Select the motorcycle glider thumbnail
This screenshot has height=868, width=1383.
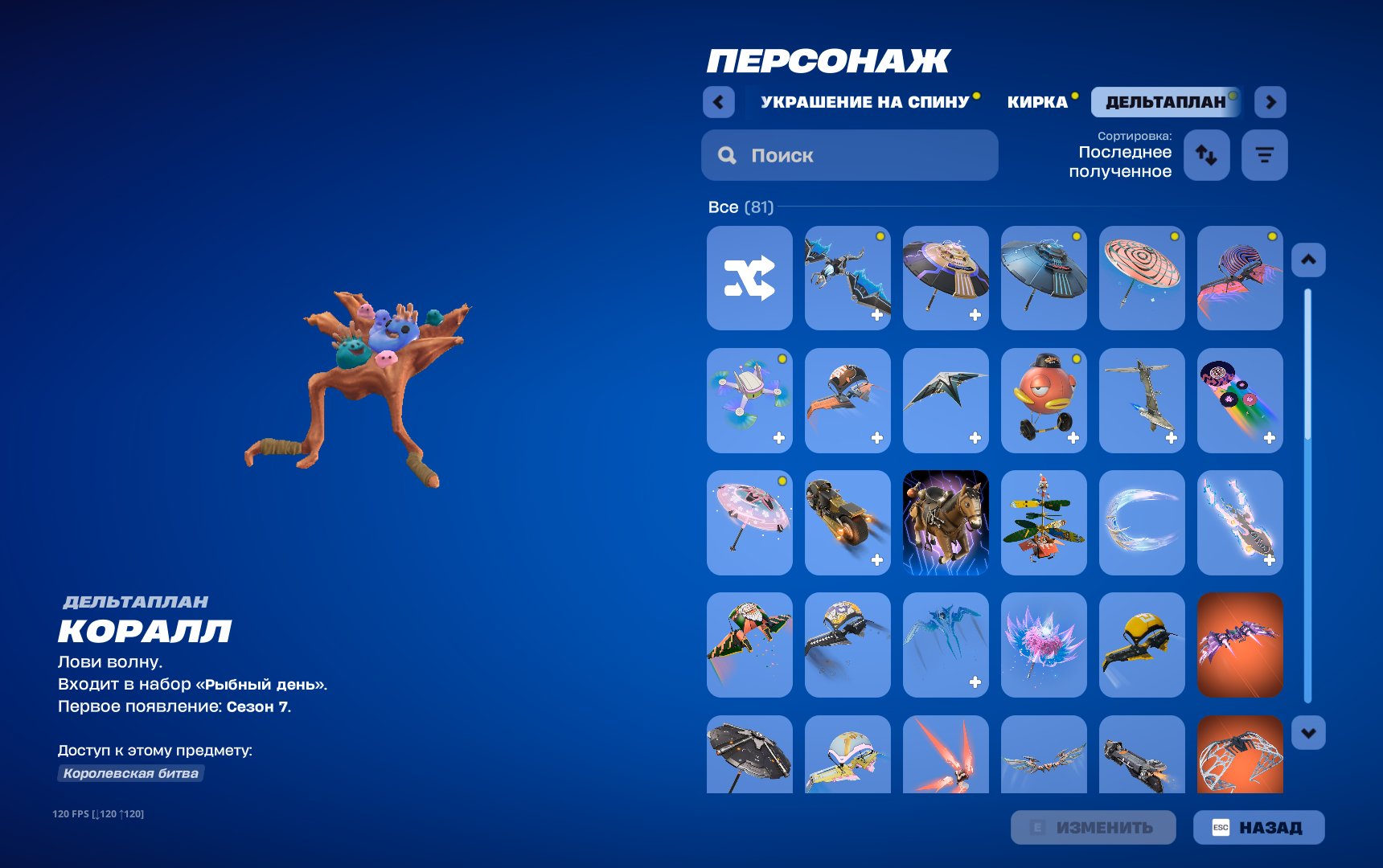[847, 522]
